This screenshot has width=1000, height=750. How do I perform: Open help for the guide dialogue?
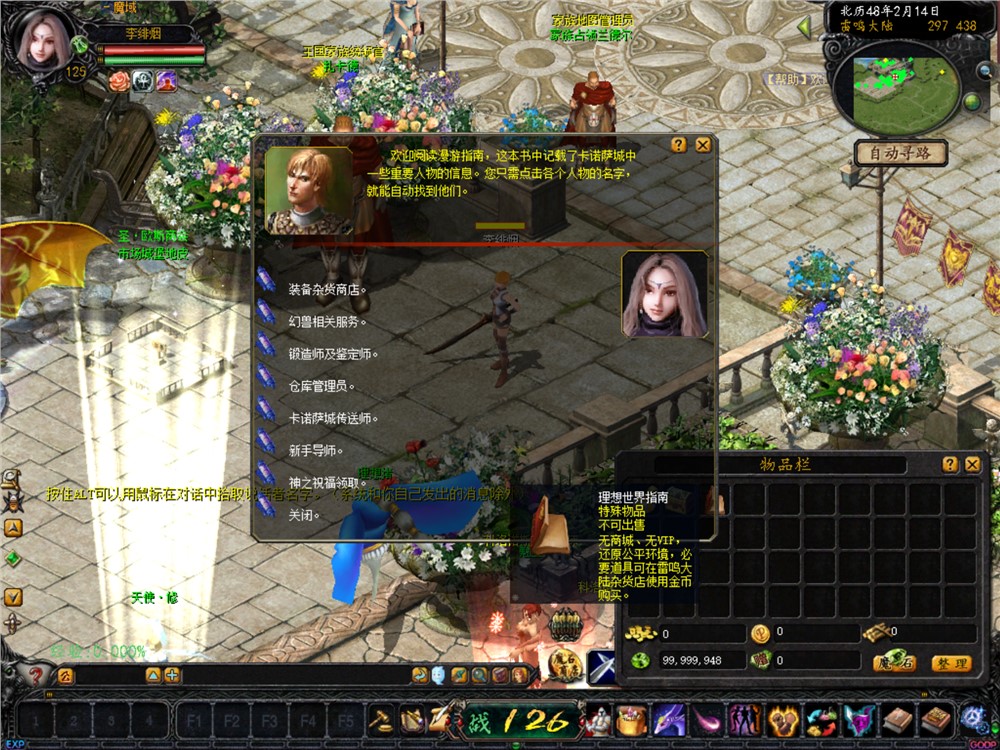[x=679, y=145]
